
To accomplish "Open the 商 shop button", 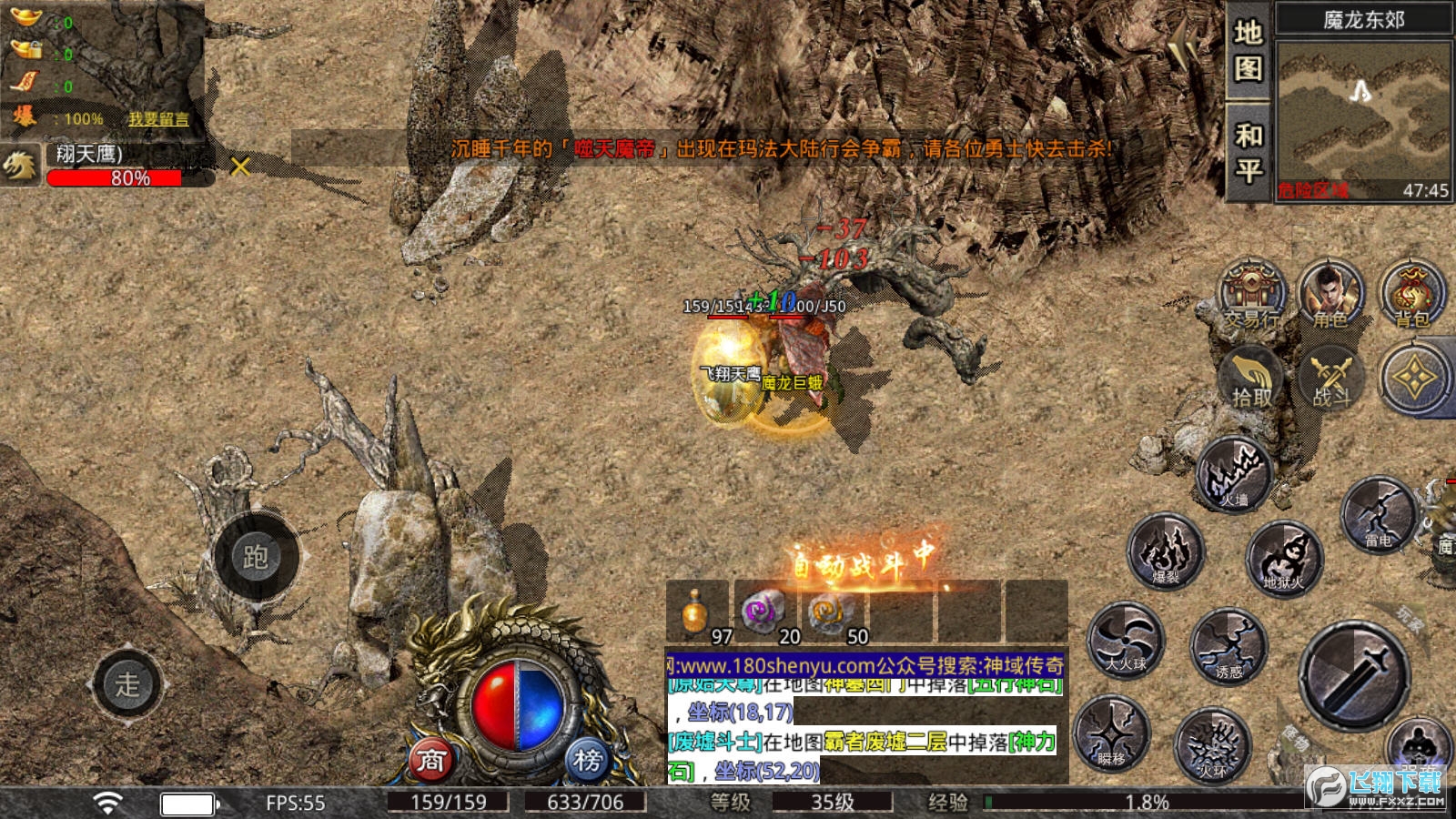I will [430, 760].
